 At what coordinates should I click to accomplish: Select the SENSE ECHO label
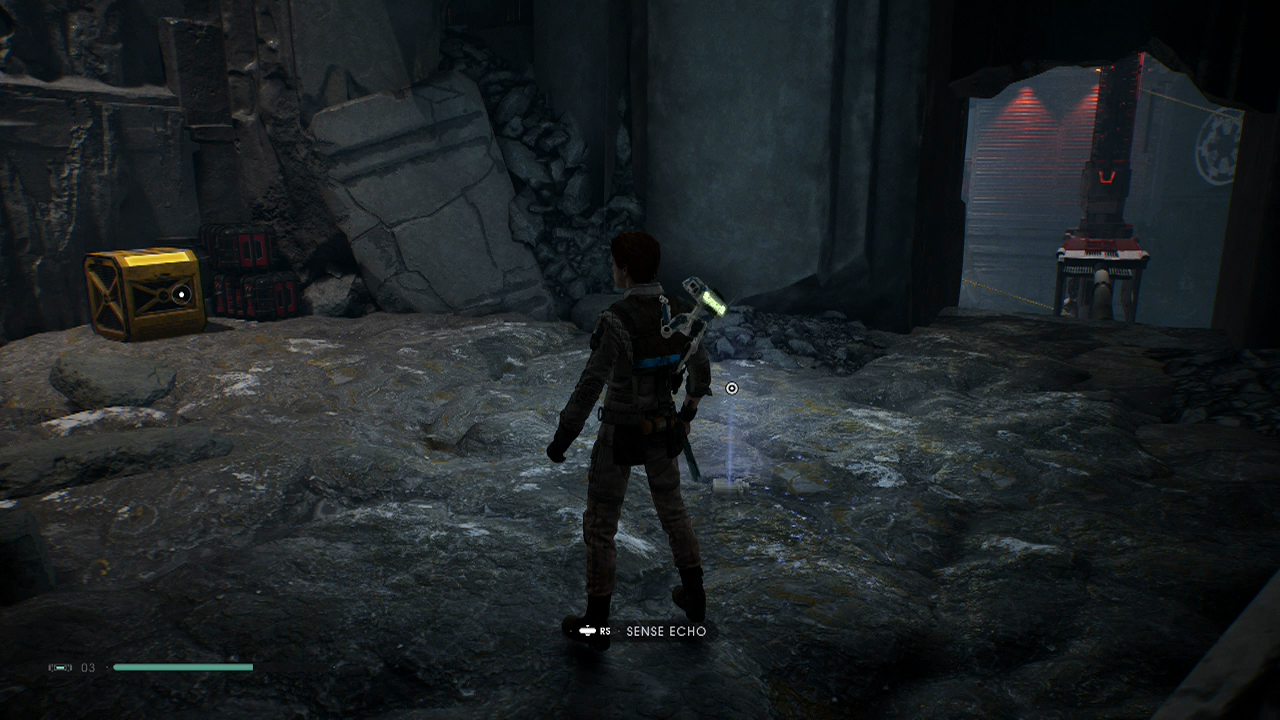(x=665, y=631)
